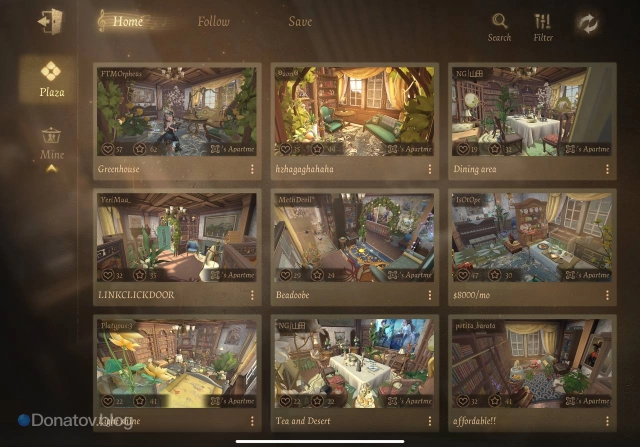
Task: Open more options for Beadoobe
Action: coord(430,296)
